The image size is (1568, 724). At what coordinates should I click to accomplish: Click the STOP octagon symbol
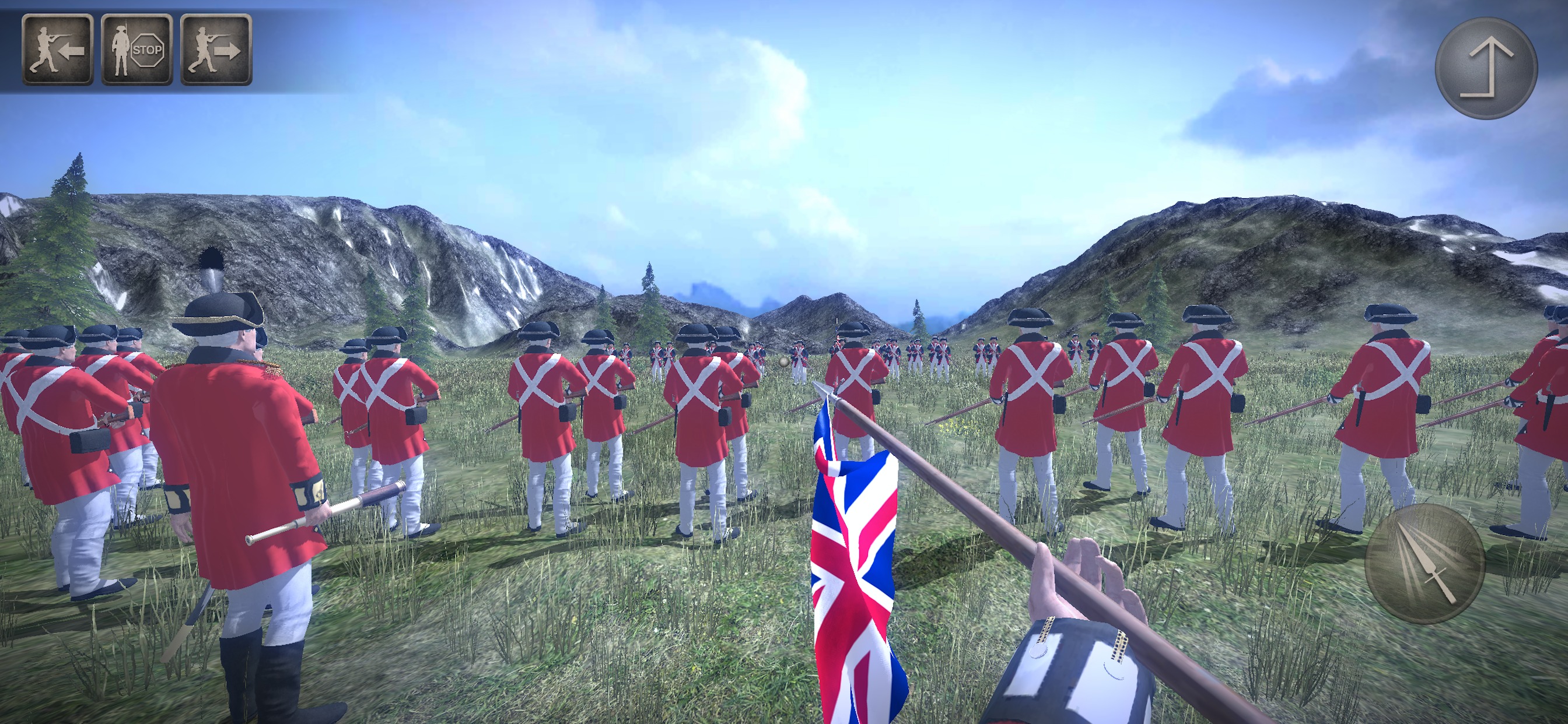click(148, 51)
